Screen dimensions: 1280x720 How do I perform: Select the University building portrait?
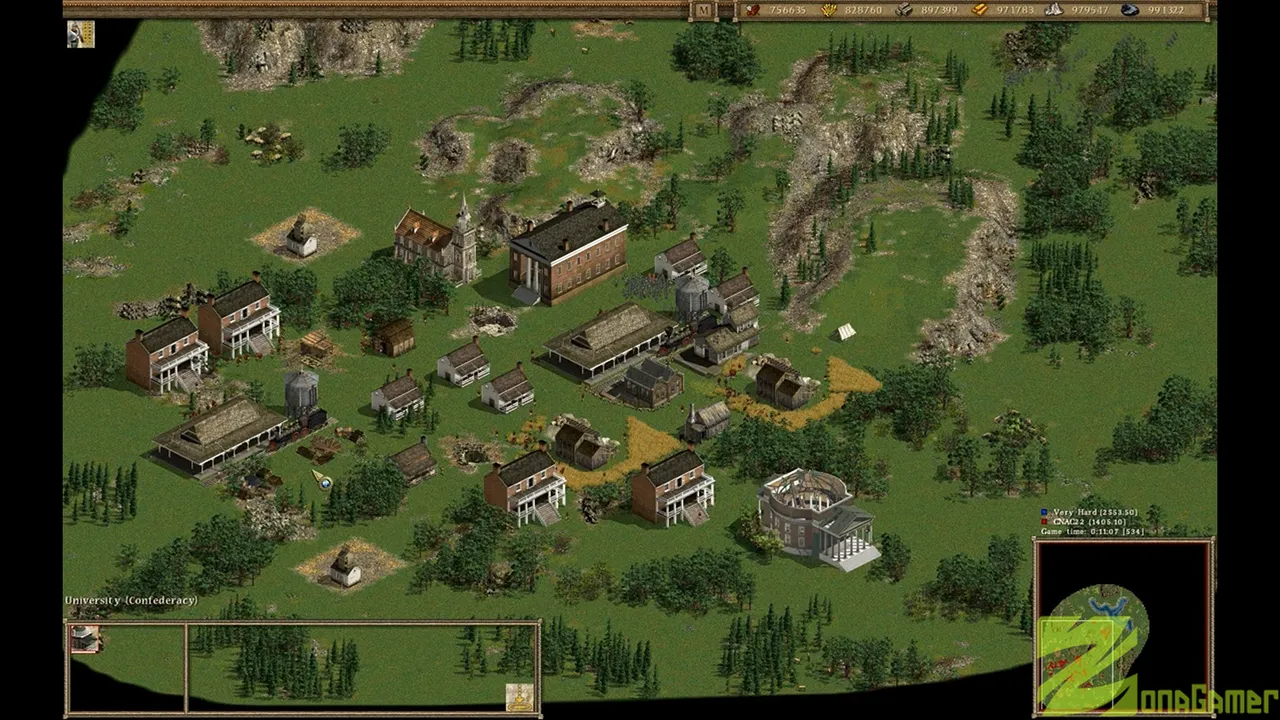(86, 639)
